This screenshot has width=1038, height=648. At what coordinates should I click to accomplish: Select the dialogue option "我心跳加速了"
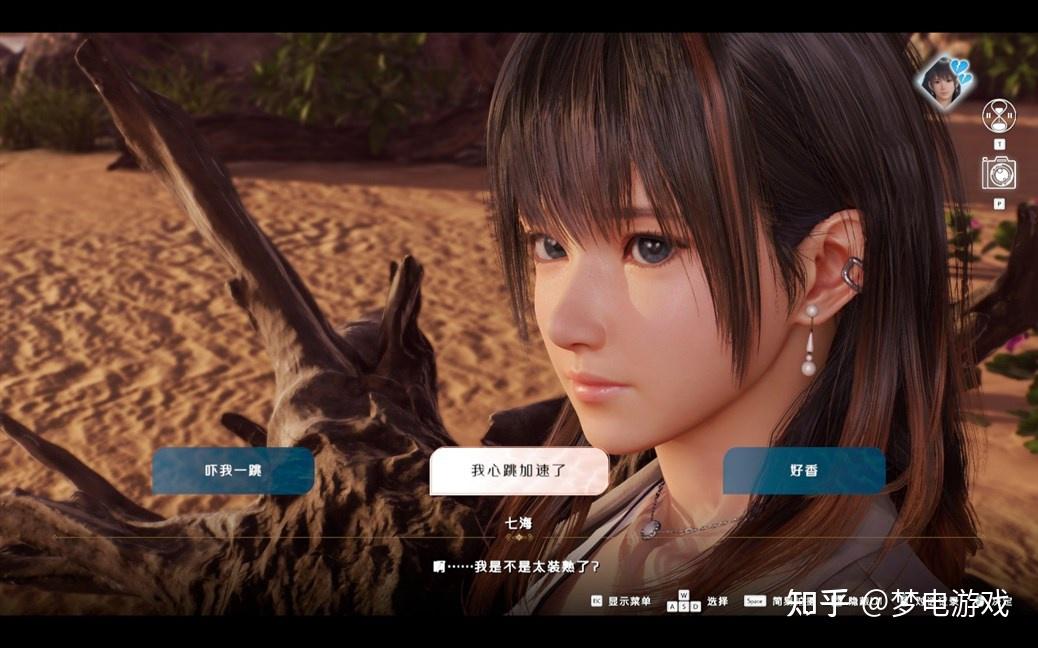518,470
